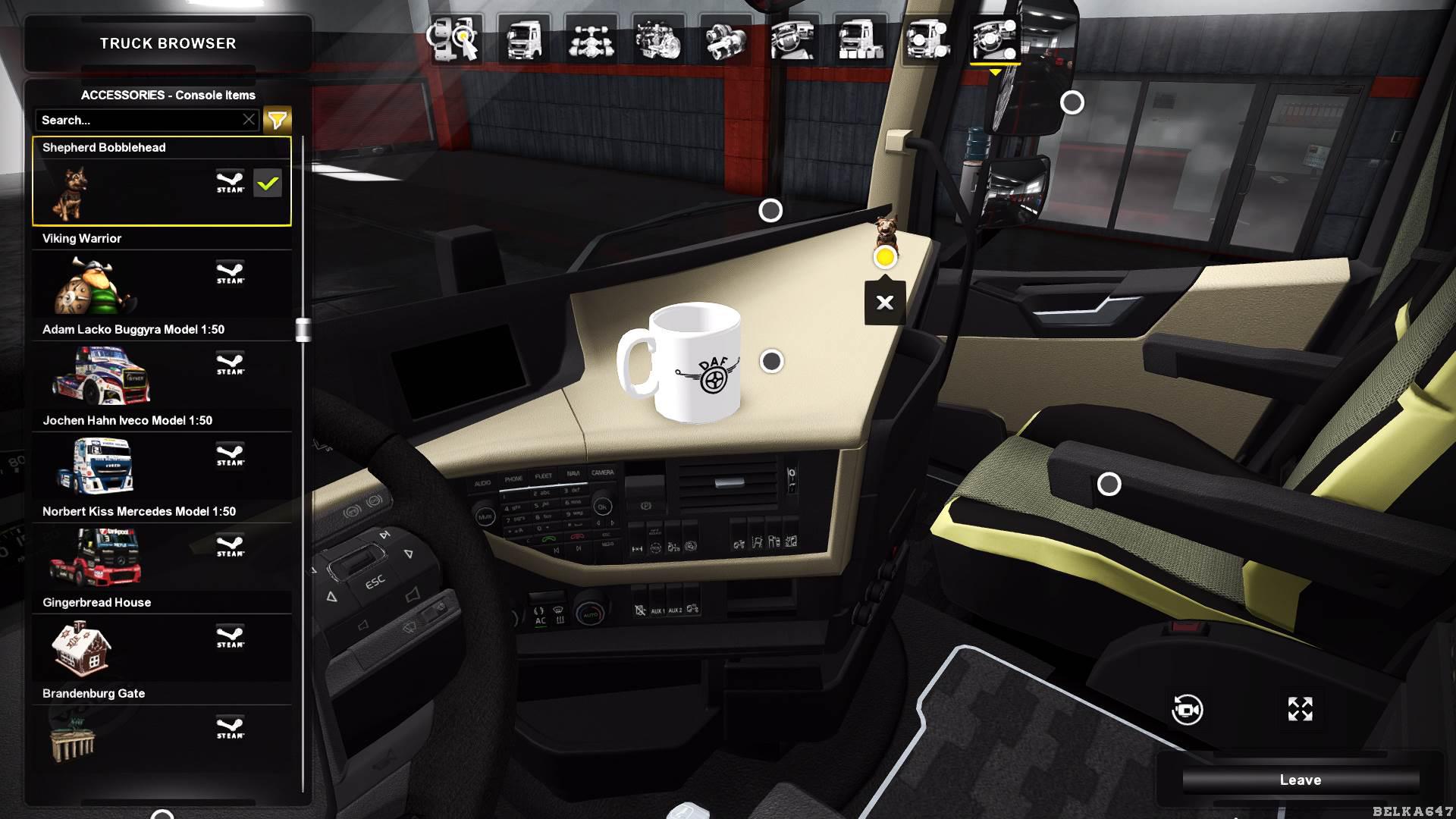Image resolution: width=1456 pixels, height=819 pixels.
Task: Open the engine category tab
Action: 657,39
